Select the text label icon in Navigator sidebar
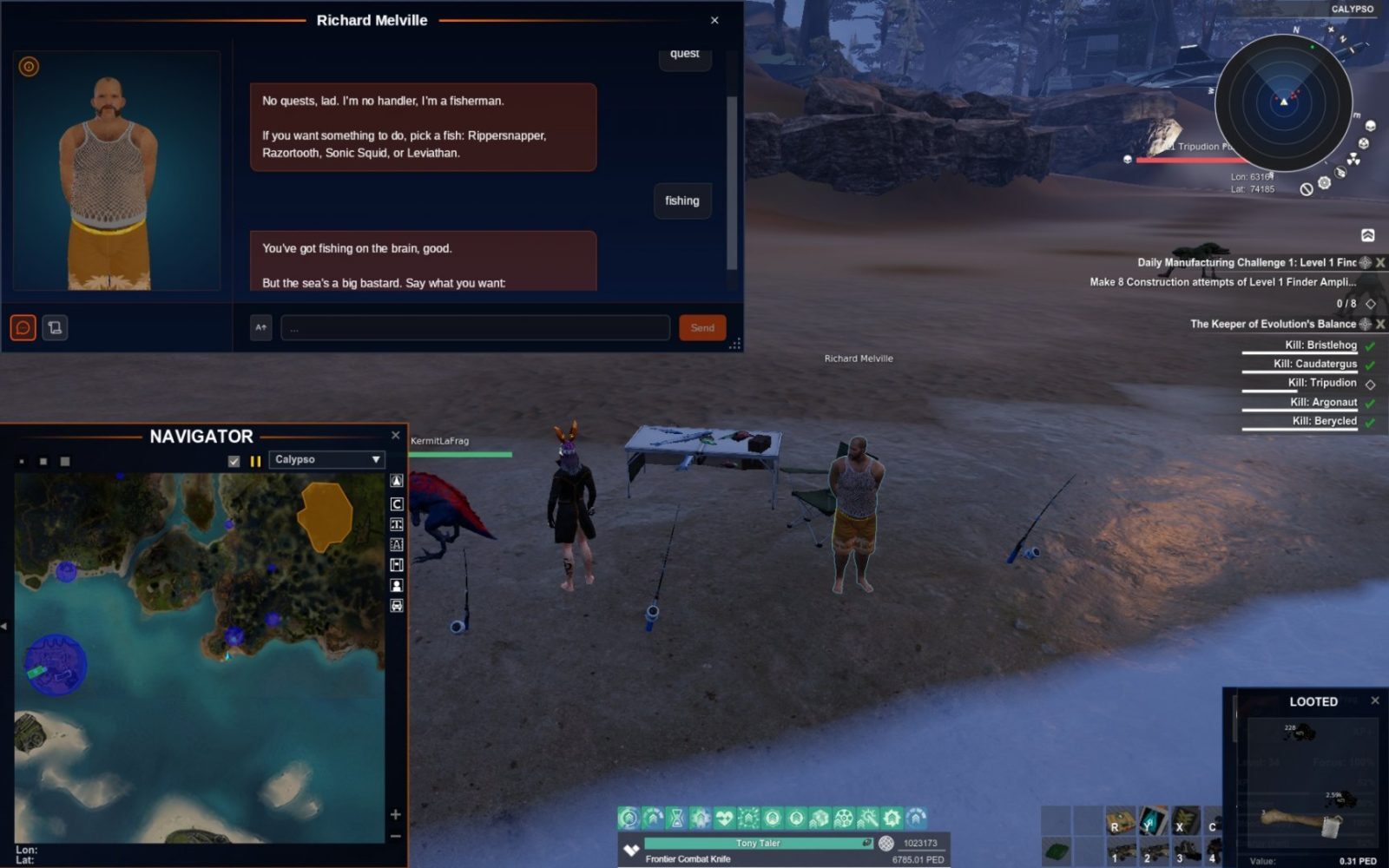This screenshot has width=1389, height=868. point(397,523)
